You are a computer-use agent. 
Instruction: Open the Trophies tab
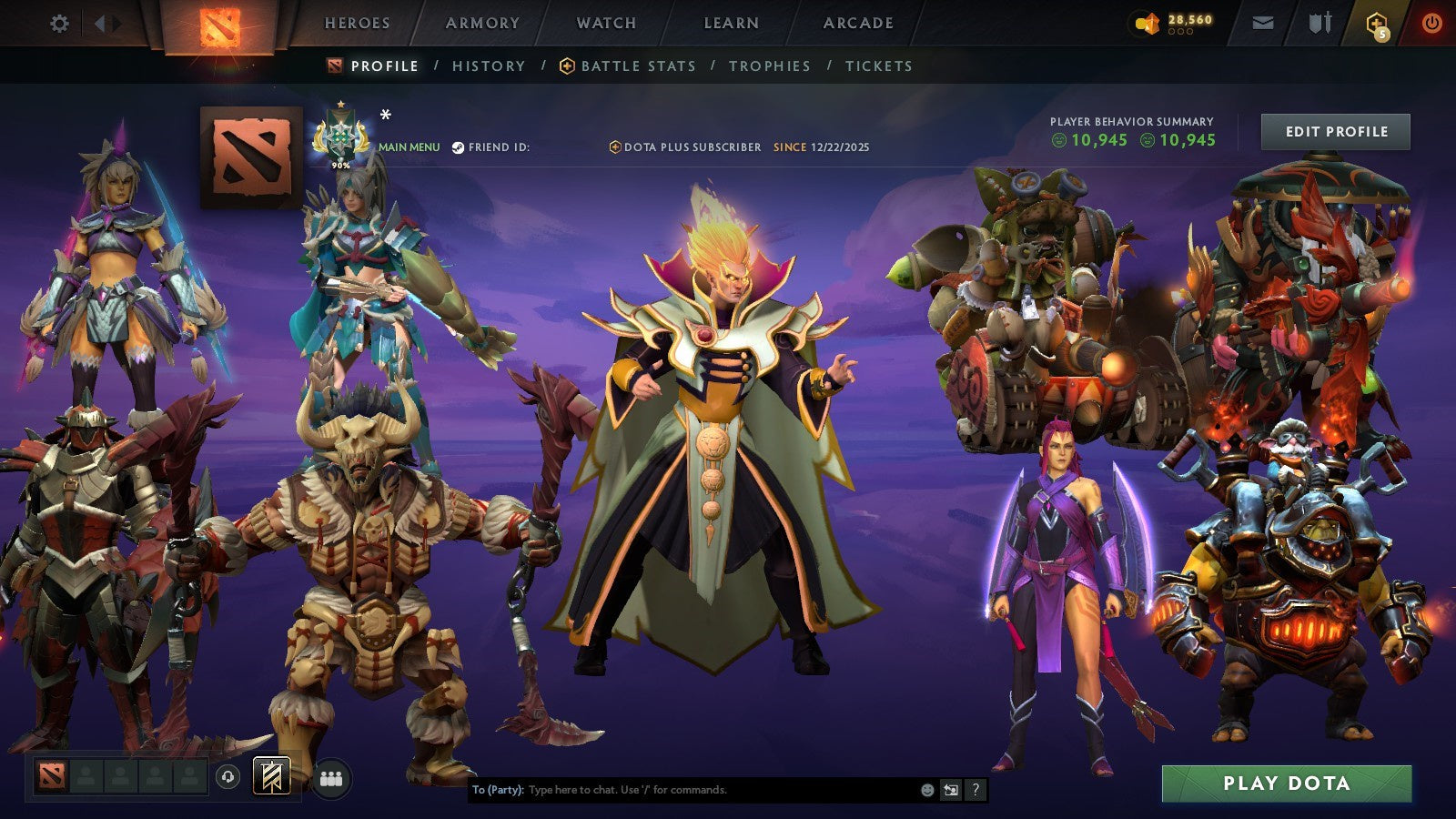pos(771,66)
